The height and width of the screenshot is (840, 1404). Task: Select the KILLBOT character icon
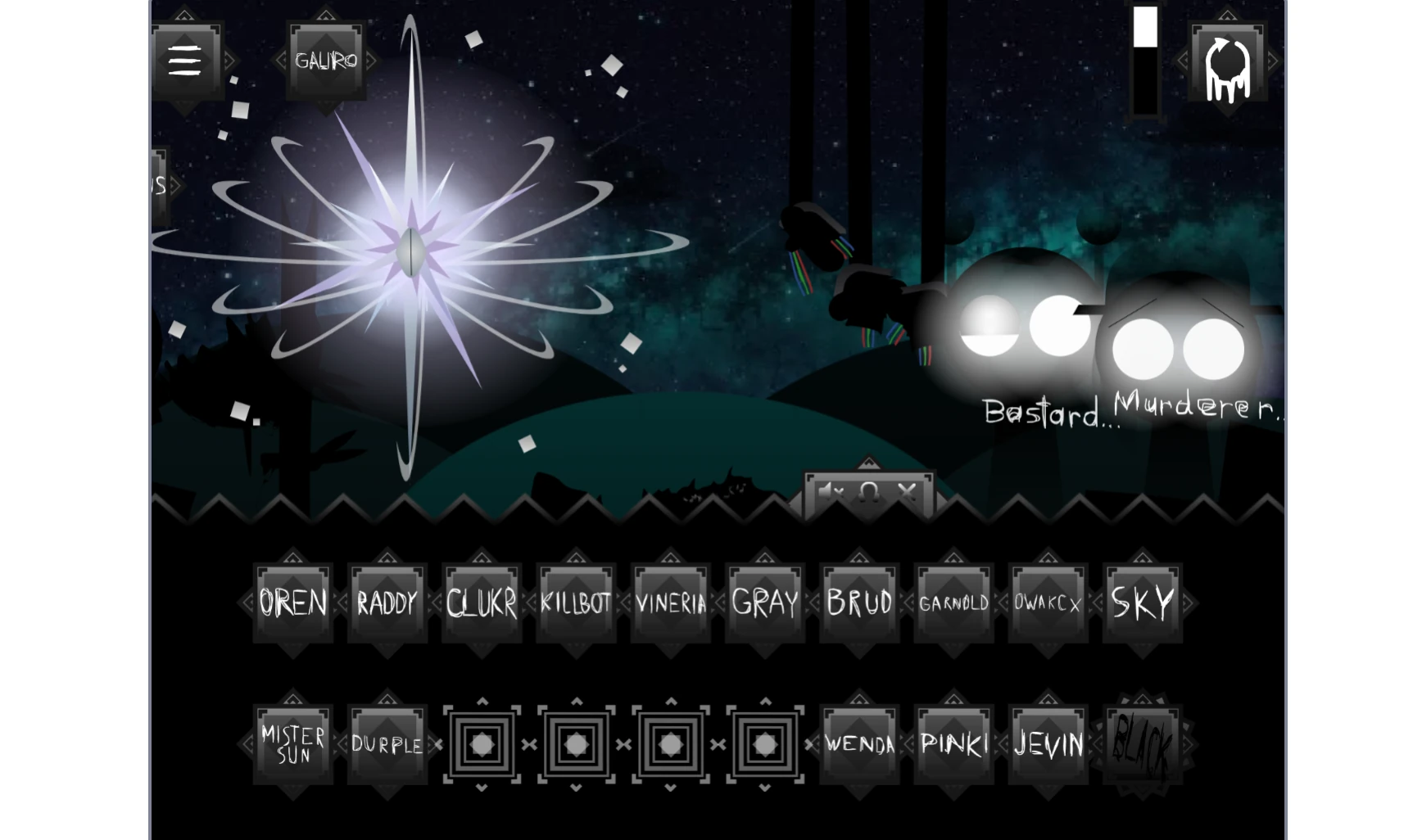pos(576,603)
